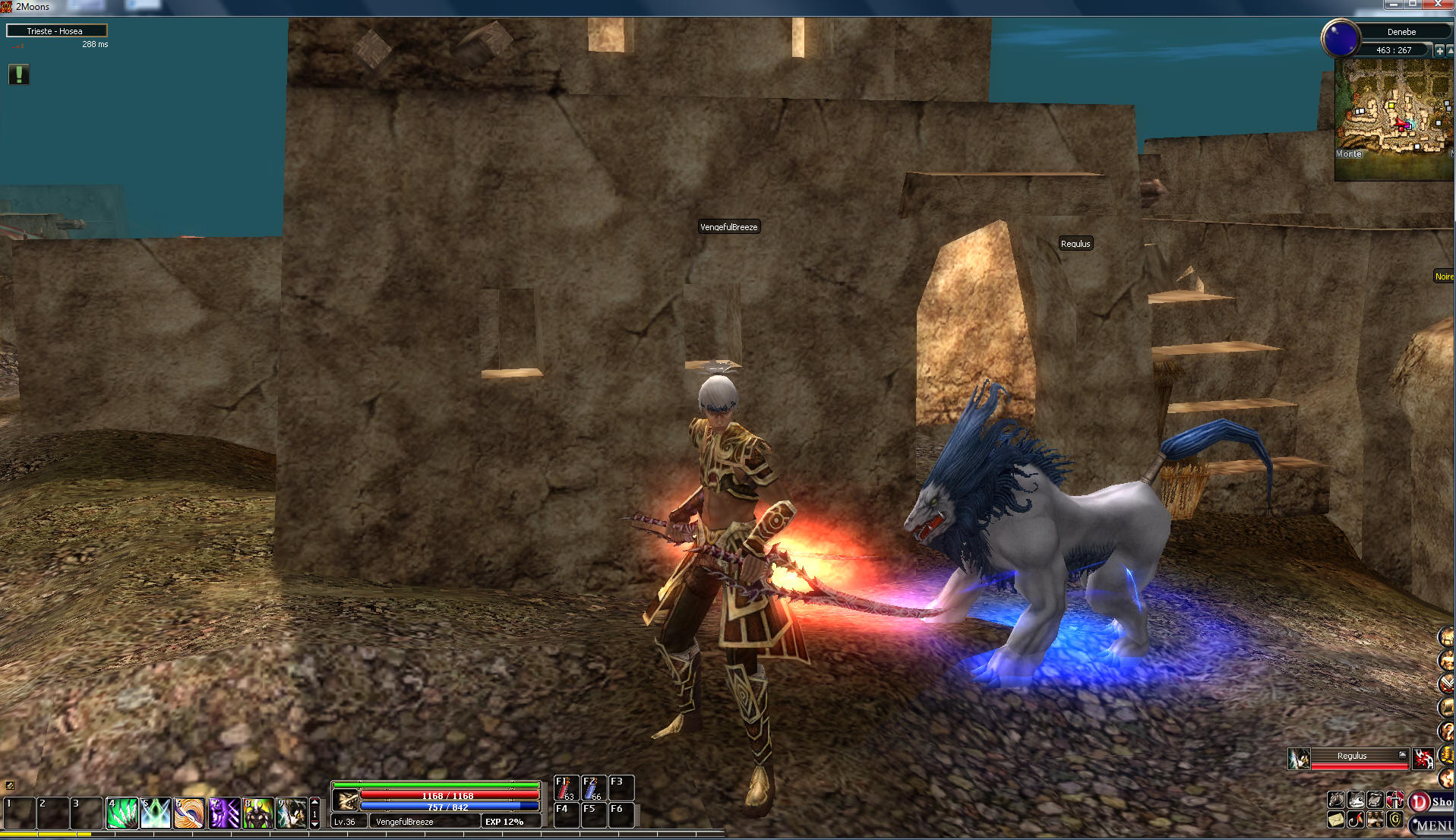Use the horned demon skill
1456x840 pixels.
tap(258, 813)
